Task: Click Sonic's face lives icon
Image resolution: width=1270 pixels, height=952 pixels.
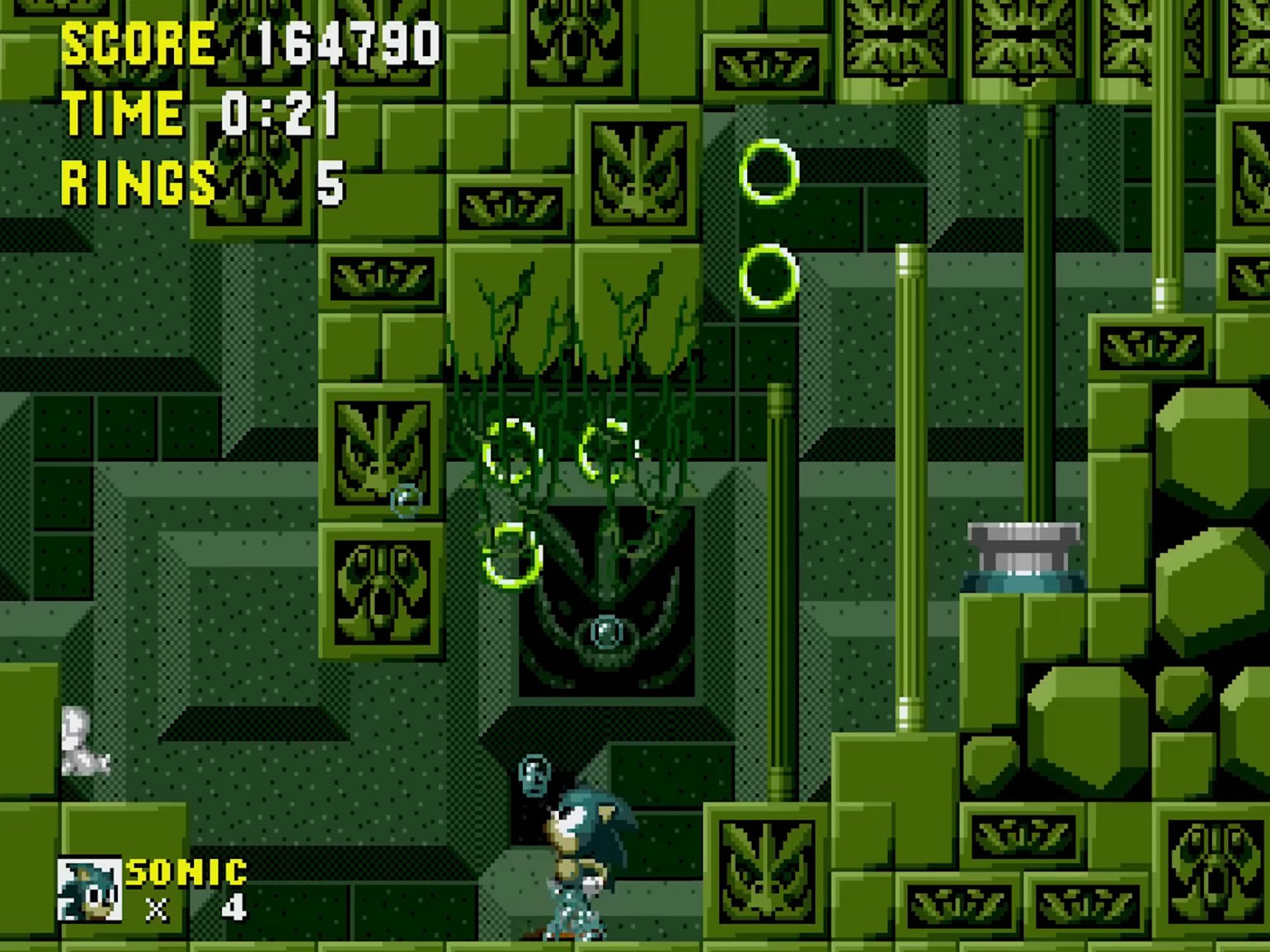Action: 89,889
